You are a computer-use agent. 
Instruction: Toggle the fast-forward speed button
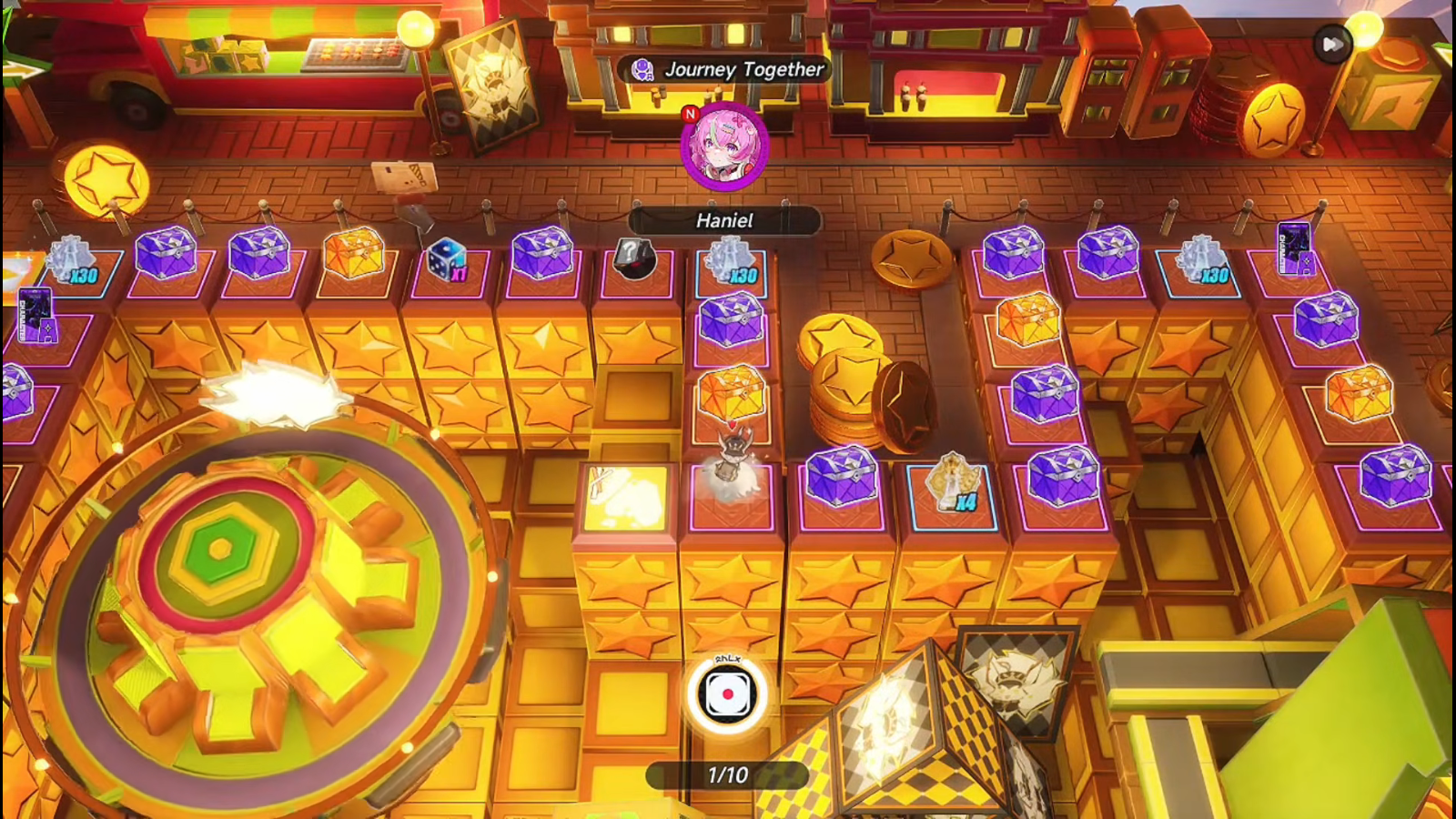coord(1332,44)
